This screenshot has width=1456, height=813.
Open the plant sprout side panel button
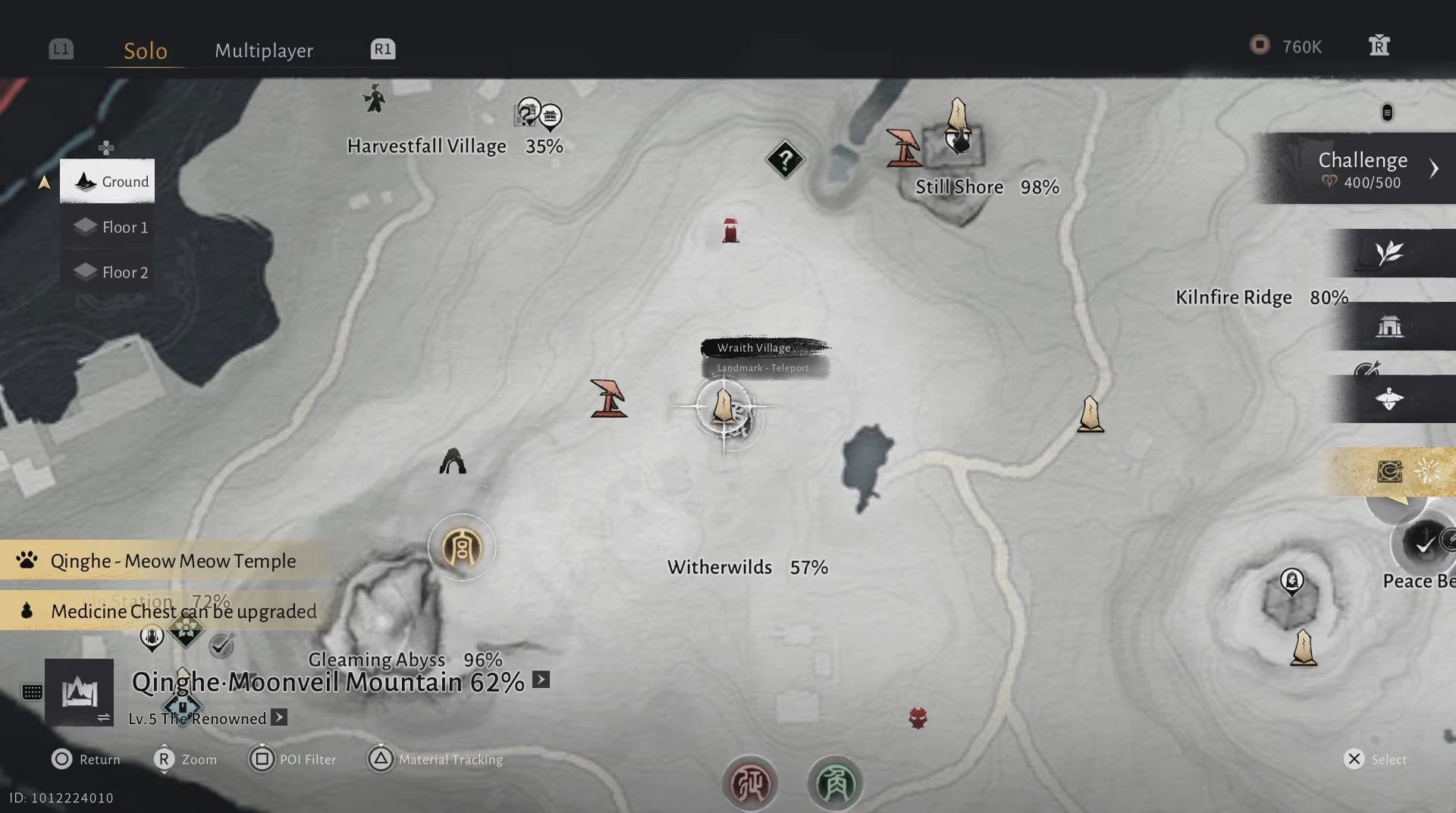click(x=1389, y=253)
